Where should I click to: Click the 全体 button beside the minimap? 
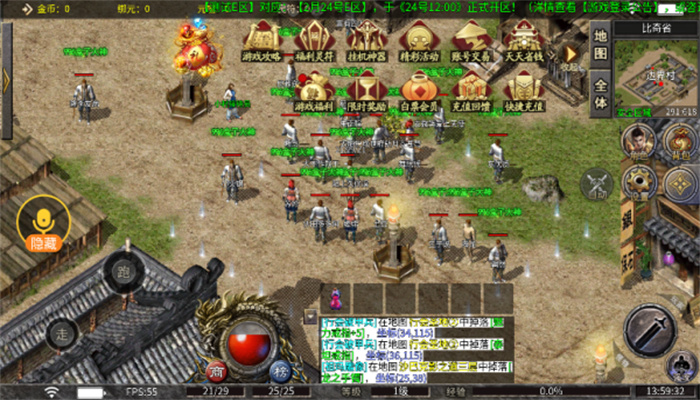tap(600, 94)
